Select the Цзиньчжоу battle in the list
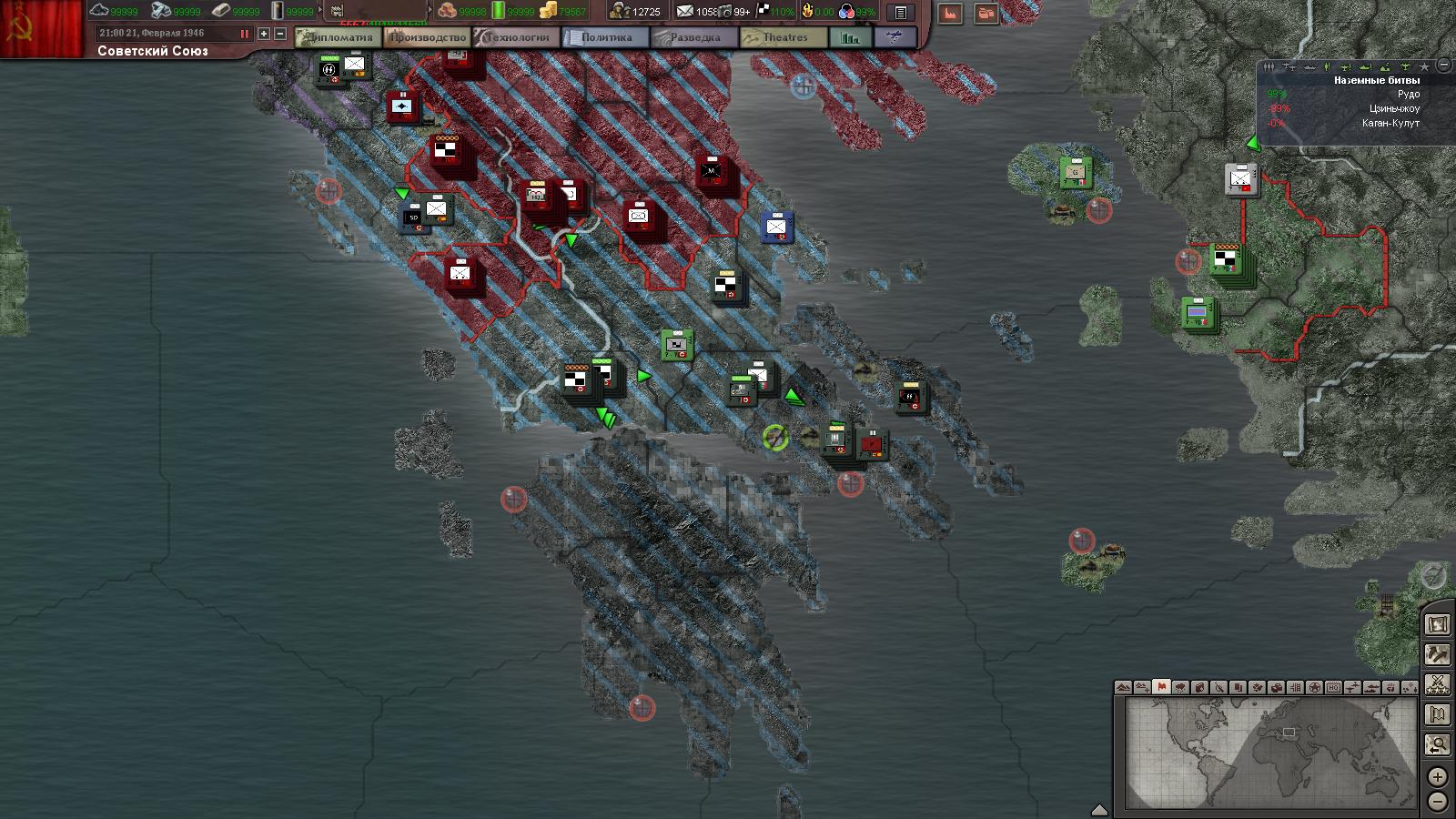The height and width of the screenshot is (819, 1456). [x=1394, y=109]
